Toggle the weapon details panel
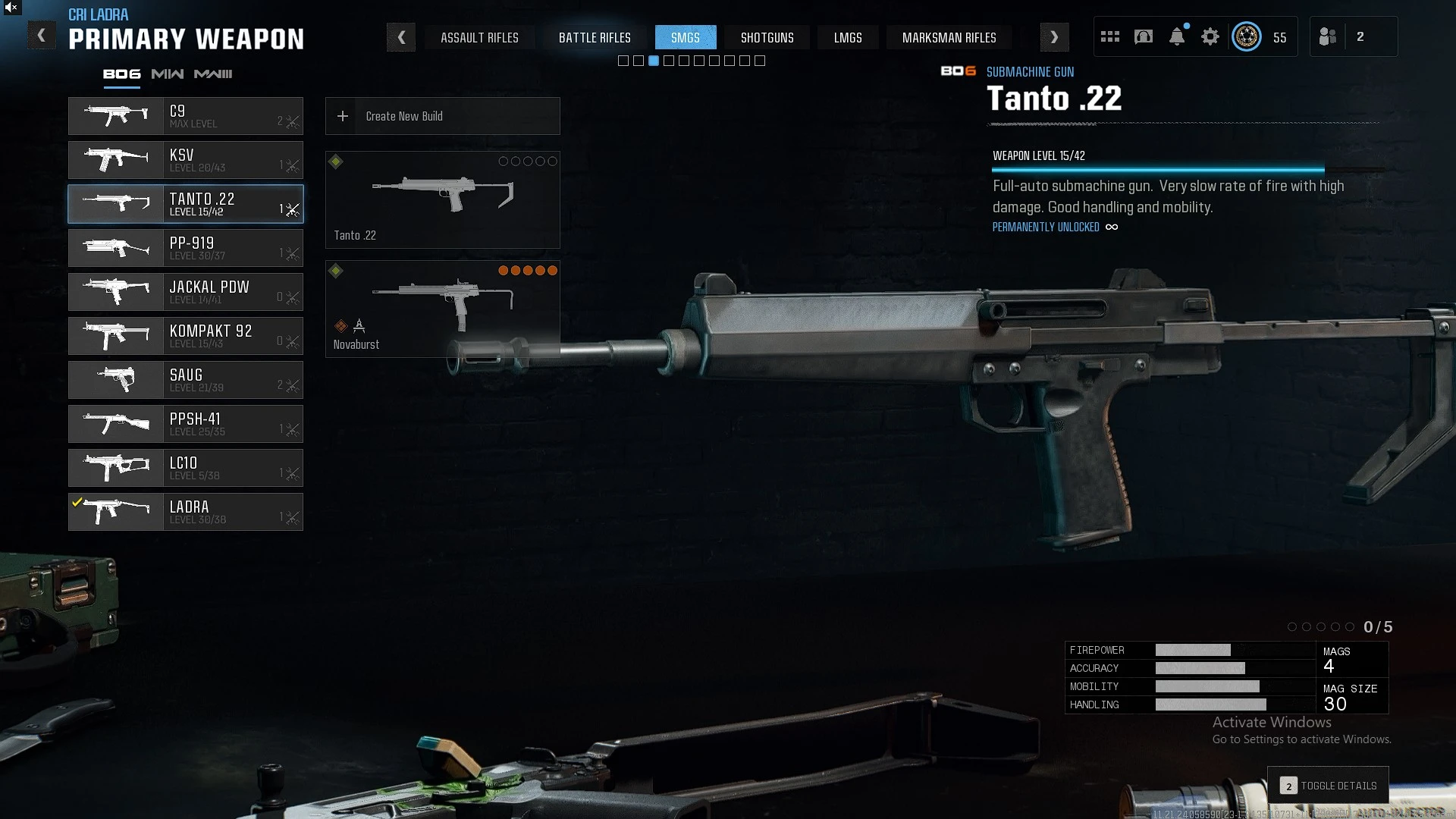The image size is (1456, 819). click(x=1329, y=786)
